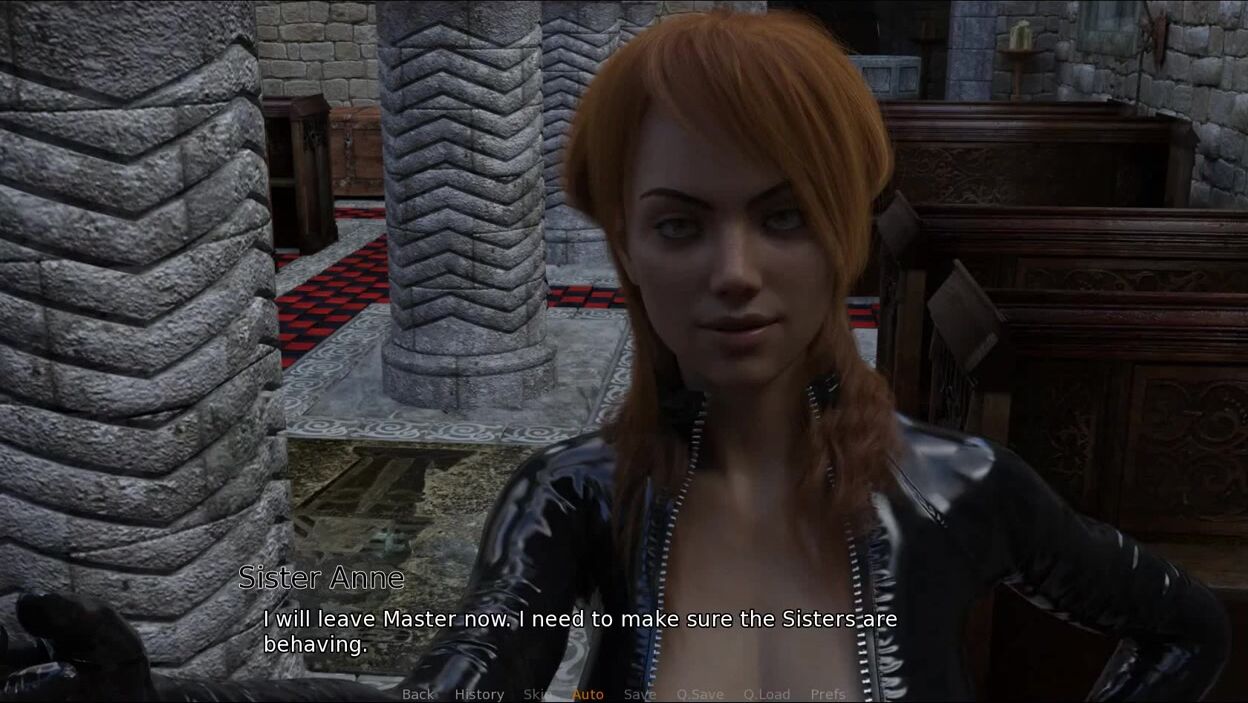Viewport: 1248px width, 703px height.
Task: Toggle Auto-advance mode
Action: [x=588, y=694]
